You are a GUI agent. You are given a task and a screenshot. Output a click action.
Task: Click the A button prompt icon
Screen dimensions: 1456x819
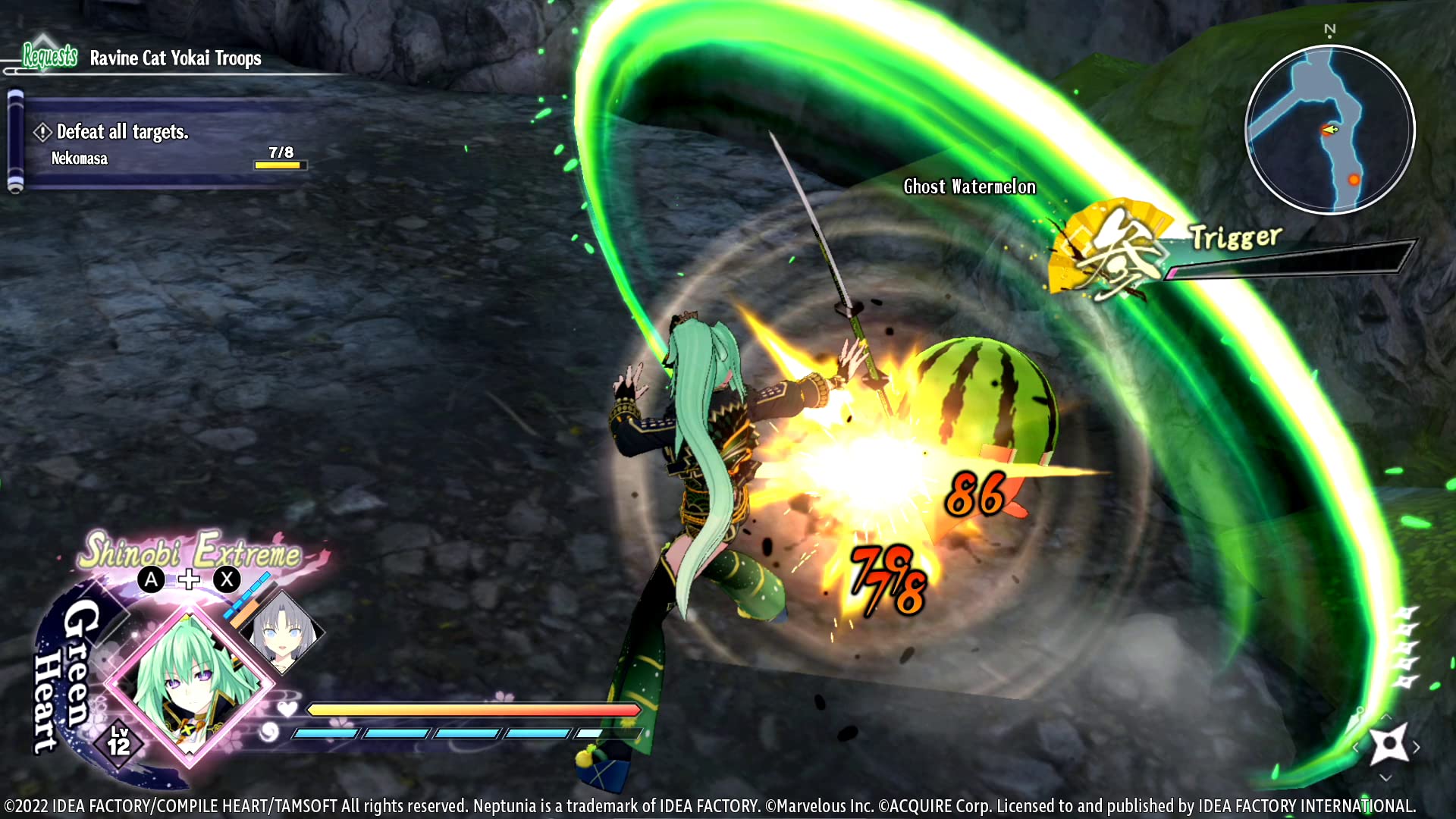tap(151, 580)
